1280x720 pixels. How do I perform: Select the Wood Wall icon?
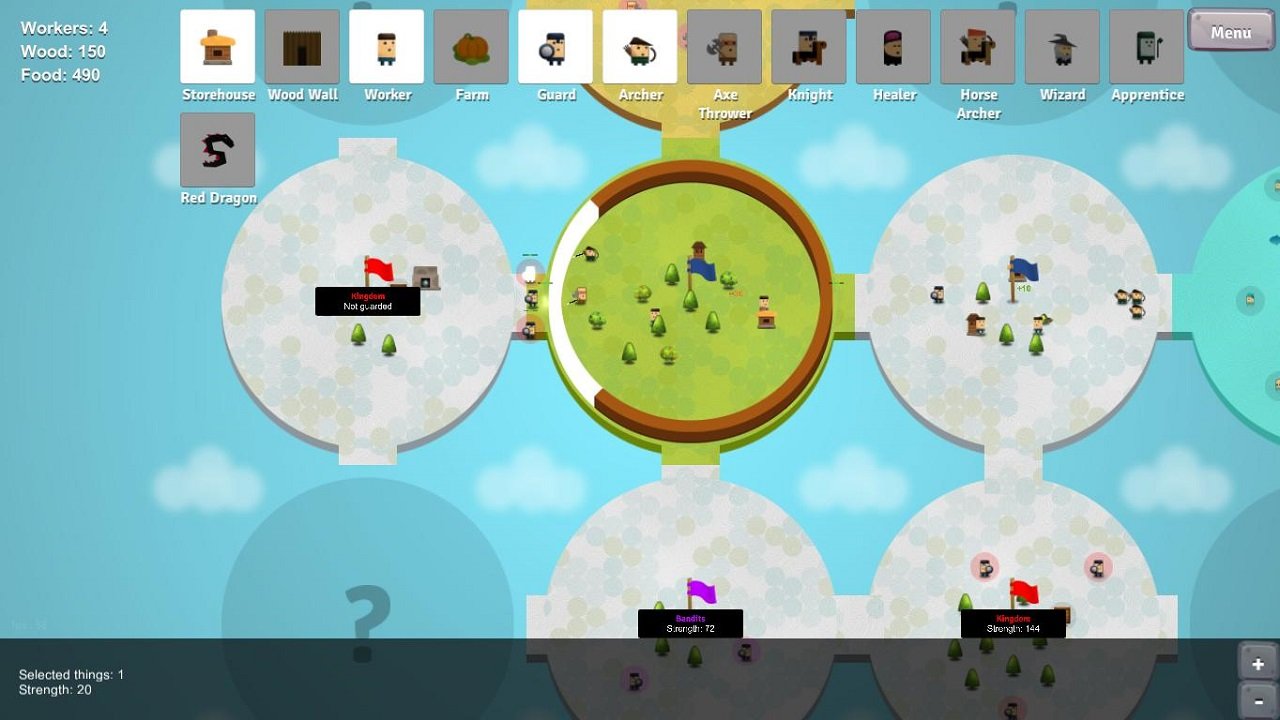pos(302,47)
